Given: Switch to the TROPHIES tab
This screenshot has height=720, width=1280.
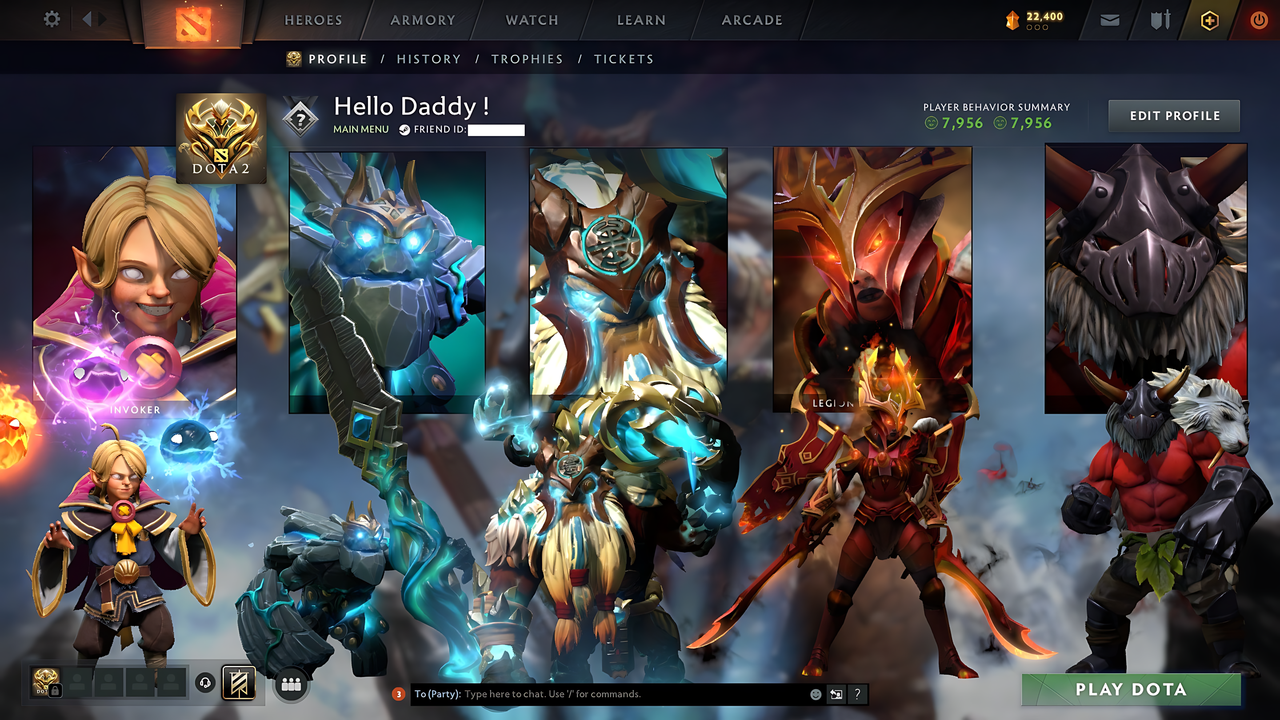Looking at the screenshot, I should click(x=527, y=59).
